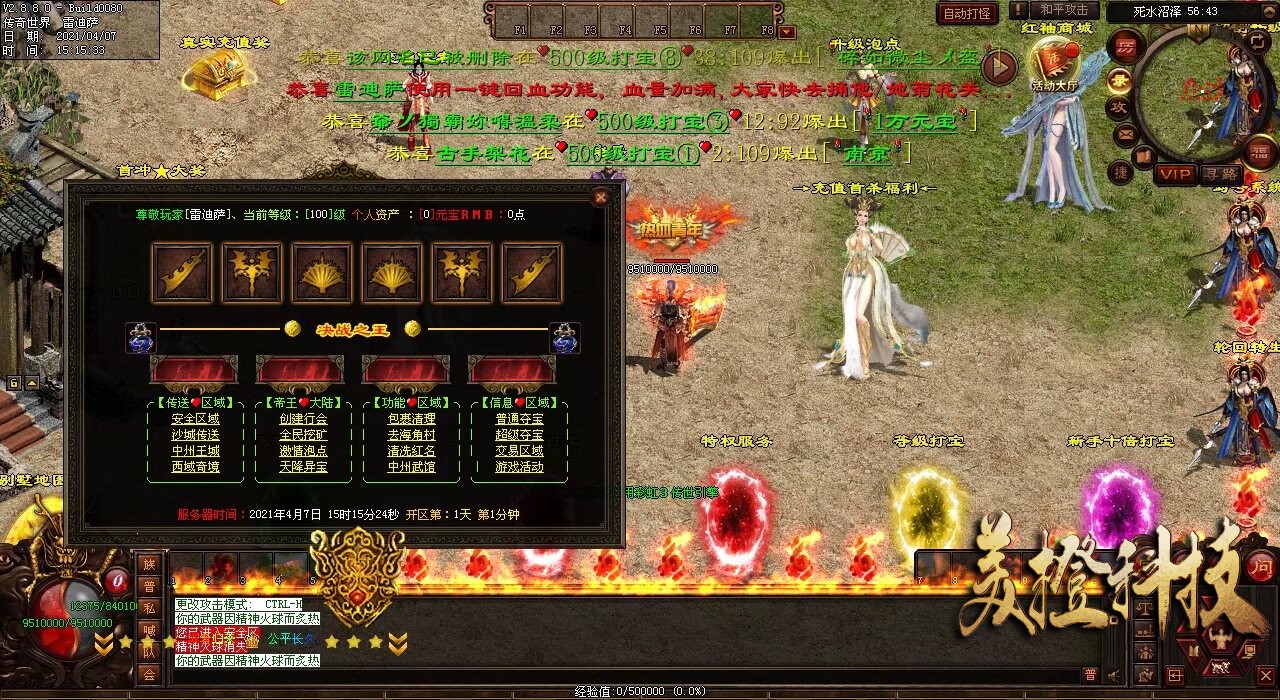Select 清洗红名 in the function list

pos(411,451)
